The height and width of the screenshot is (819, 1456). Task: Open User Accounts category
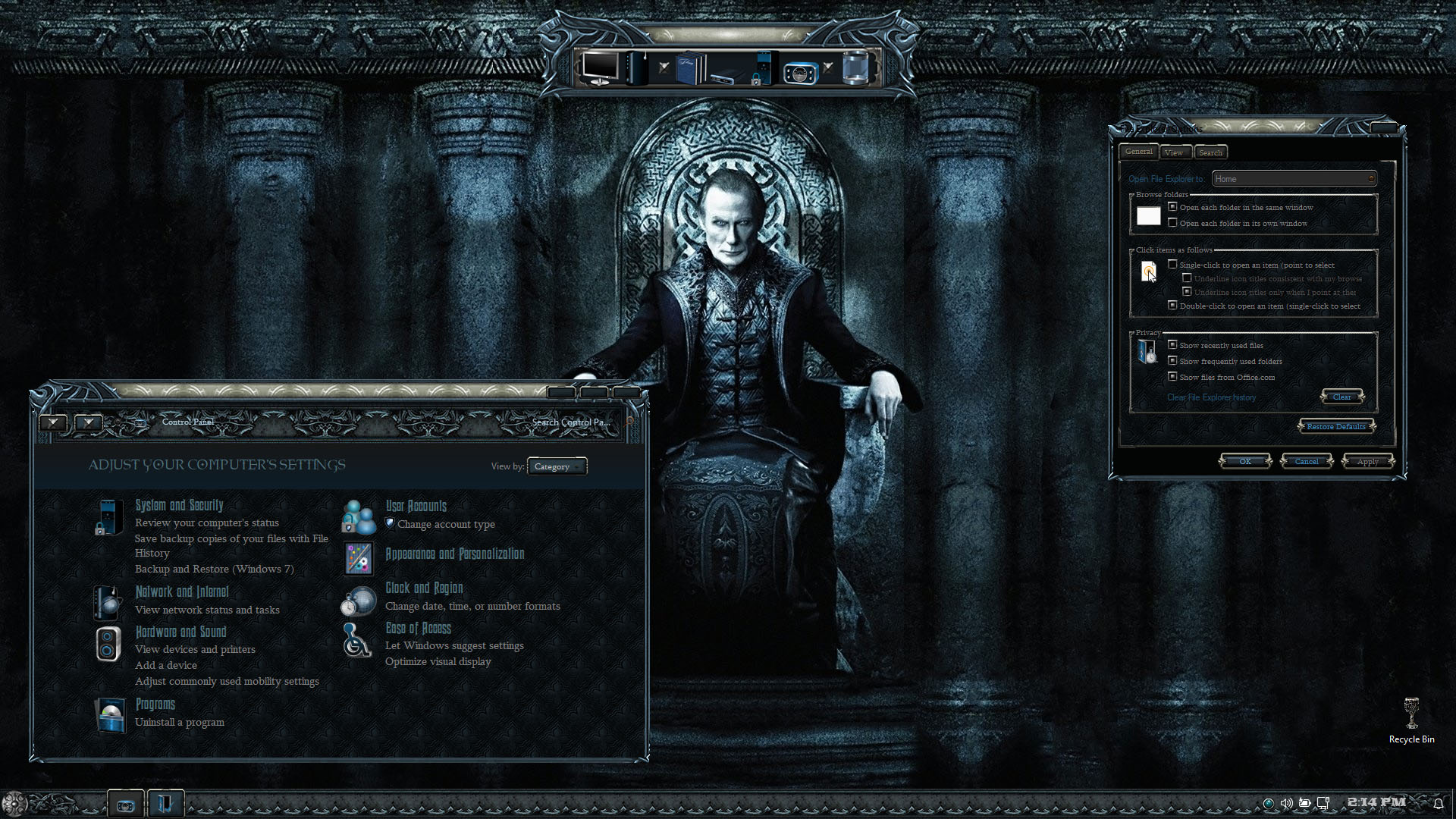point(416,507)
